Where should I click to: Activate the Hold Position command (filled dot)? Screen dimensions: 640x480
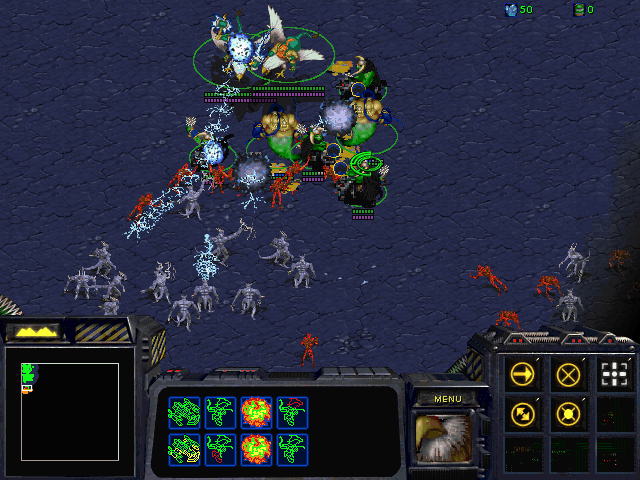[x=568, y=412]
